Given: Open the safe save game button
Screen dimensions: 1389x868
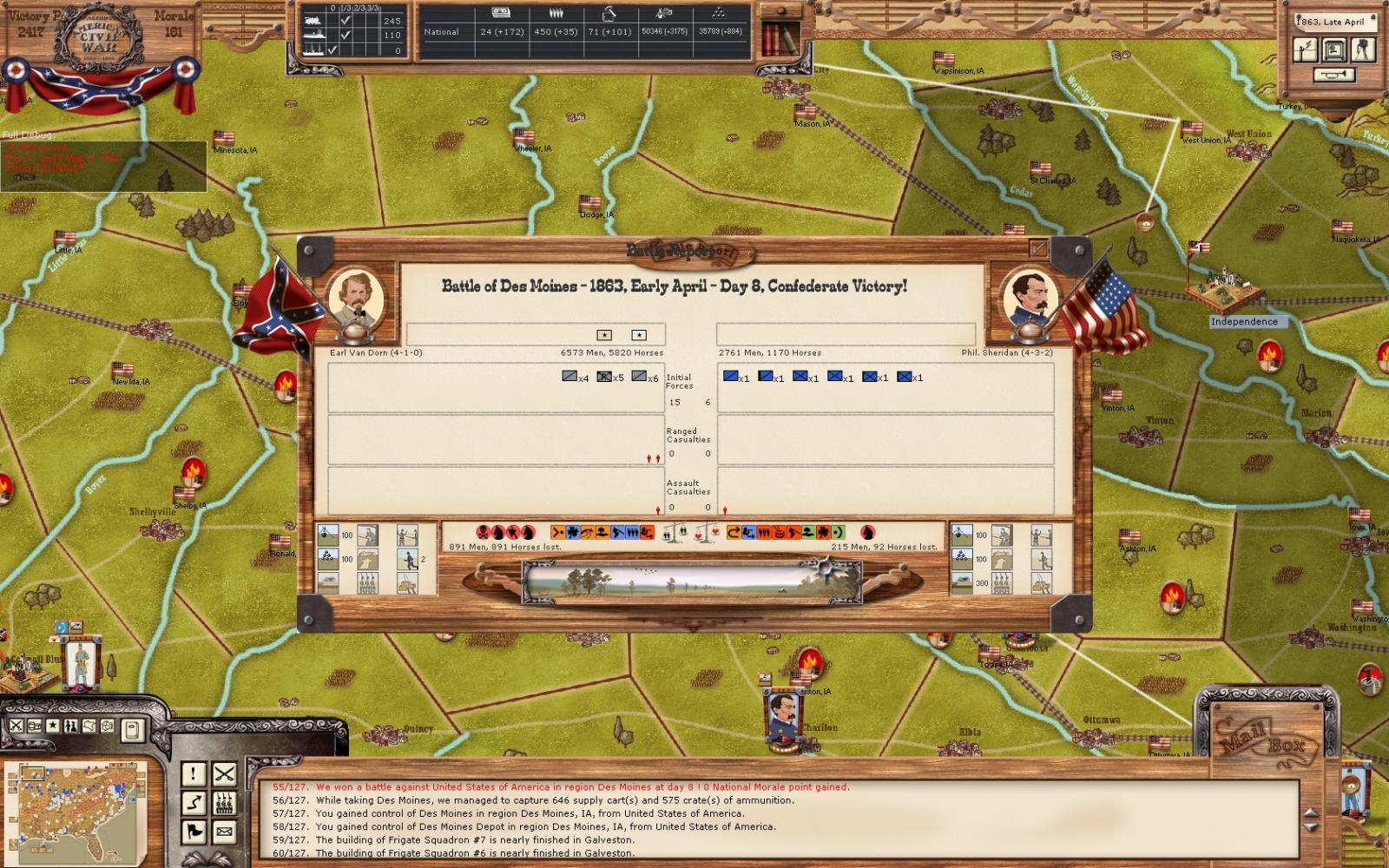Looking at the screenshot, I should 1334,49.
